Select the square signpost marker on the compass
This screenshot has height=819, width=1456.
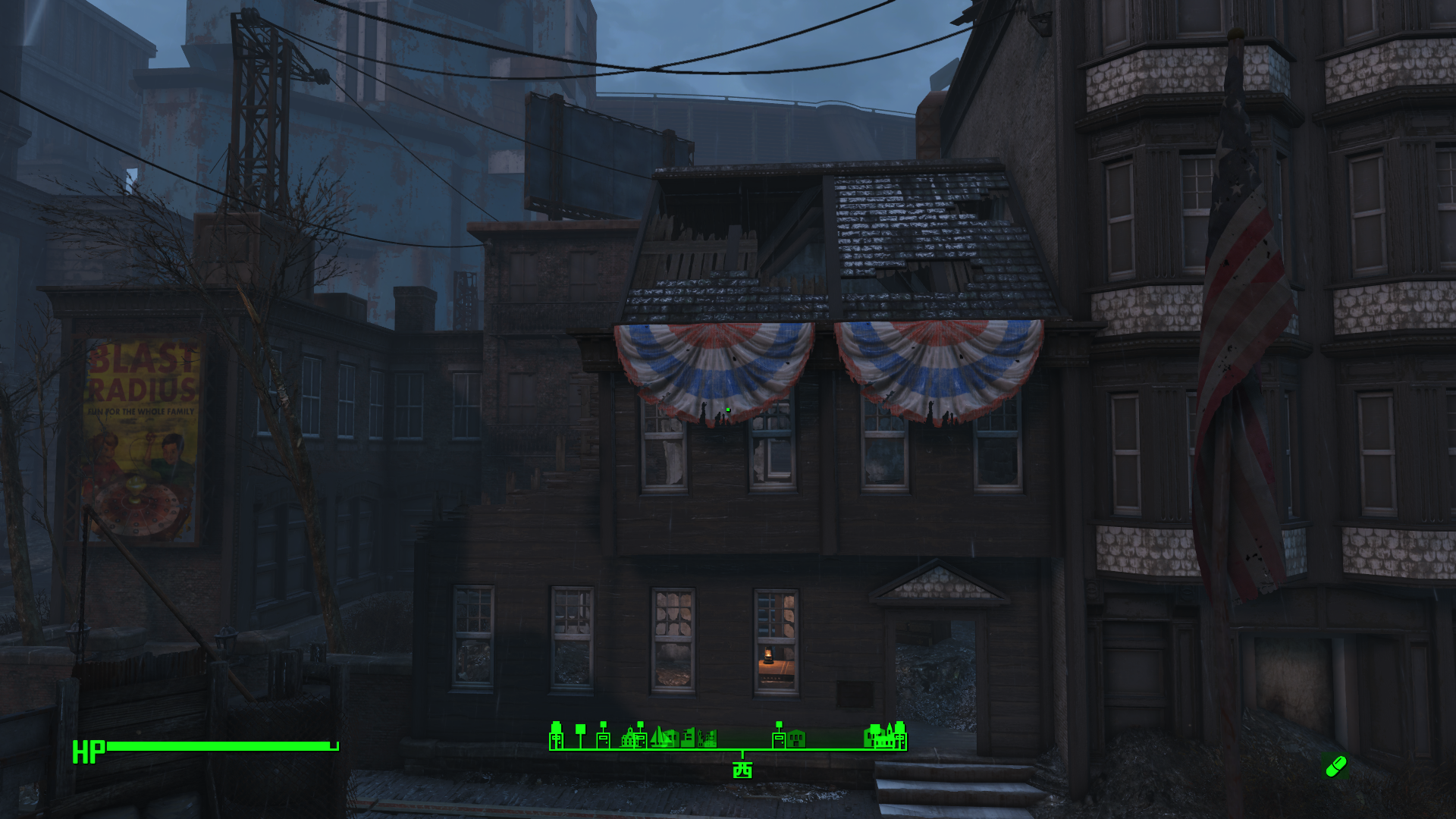[x=581, y=734]
